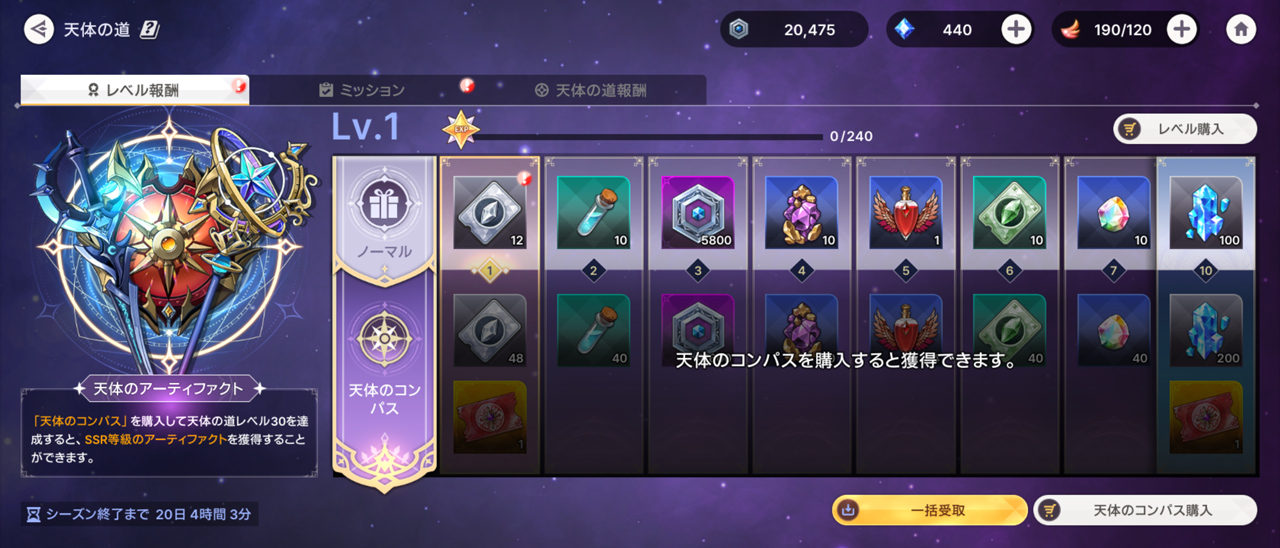Replenish stamina with the plus button

point(1181,29)
